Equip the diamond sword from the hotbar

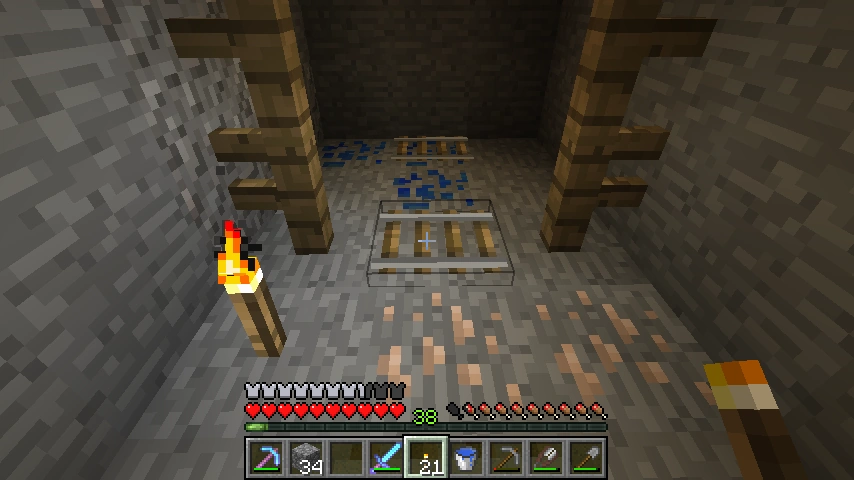click(385, 459)
